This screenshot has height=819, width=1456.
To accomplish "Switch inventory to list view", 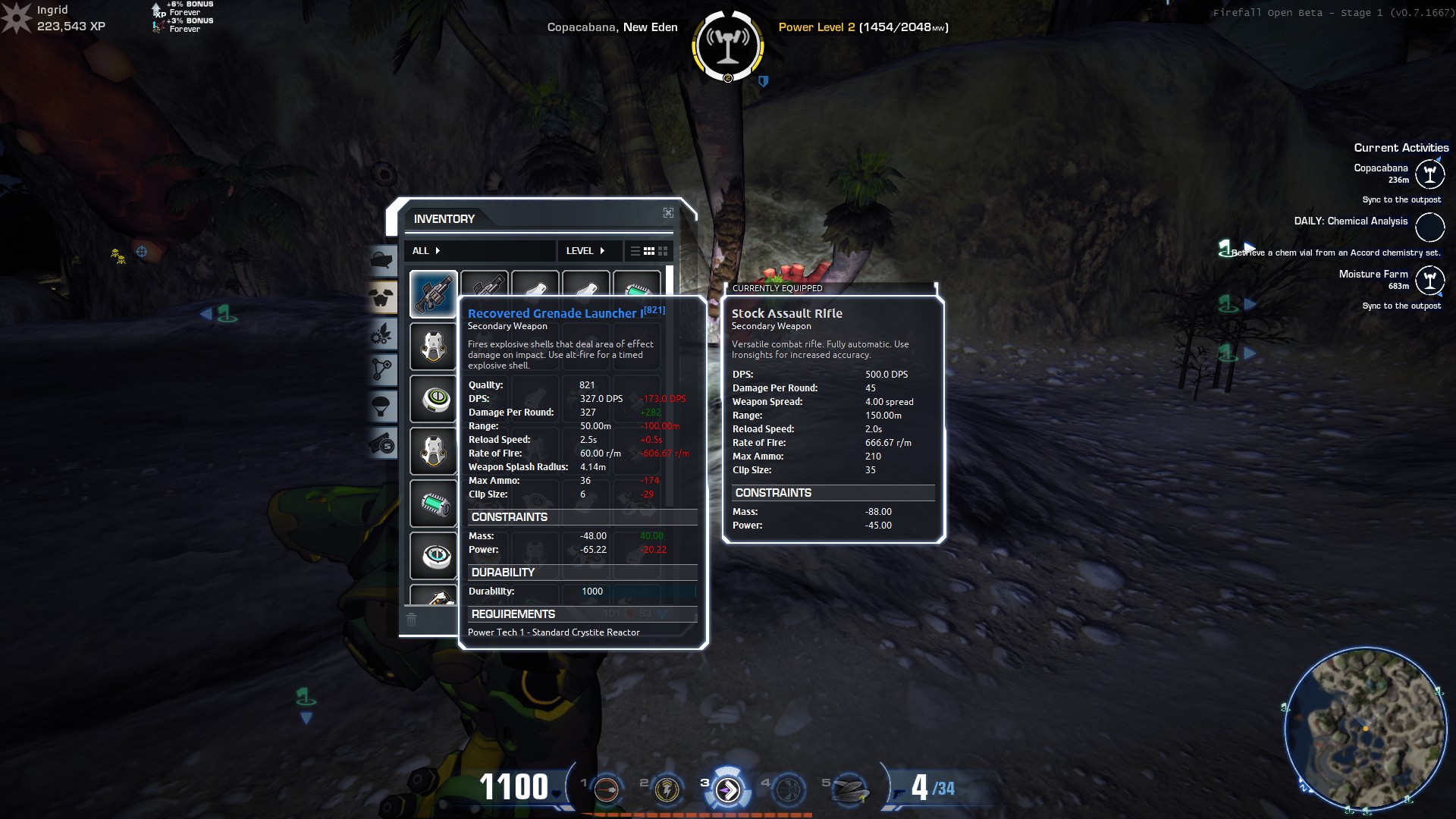I will pyautogui.click(x=635, y=251).
